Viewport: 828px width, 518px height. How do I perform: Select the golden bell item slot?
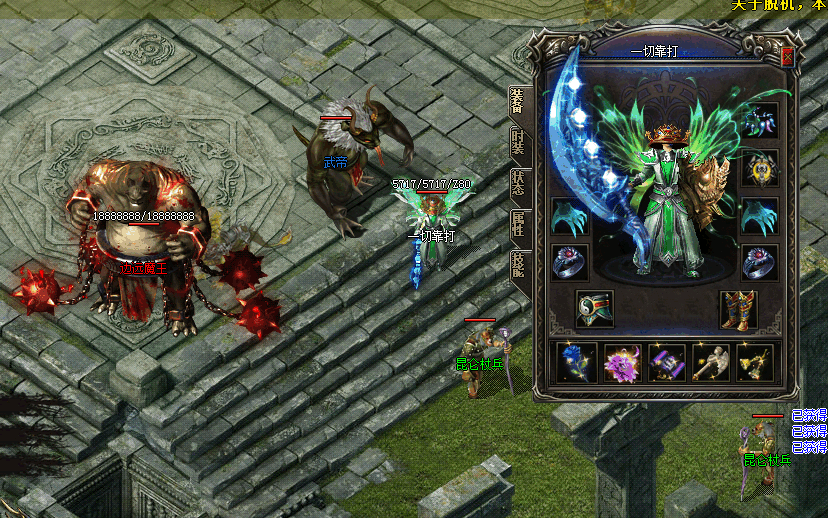[755, 363]
